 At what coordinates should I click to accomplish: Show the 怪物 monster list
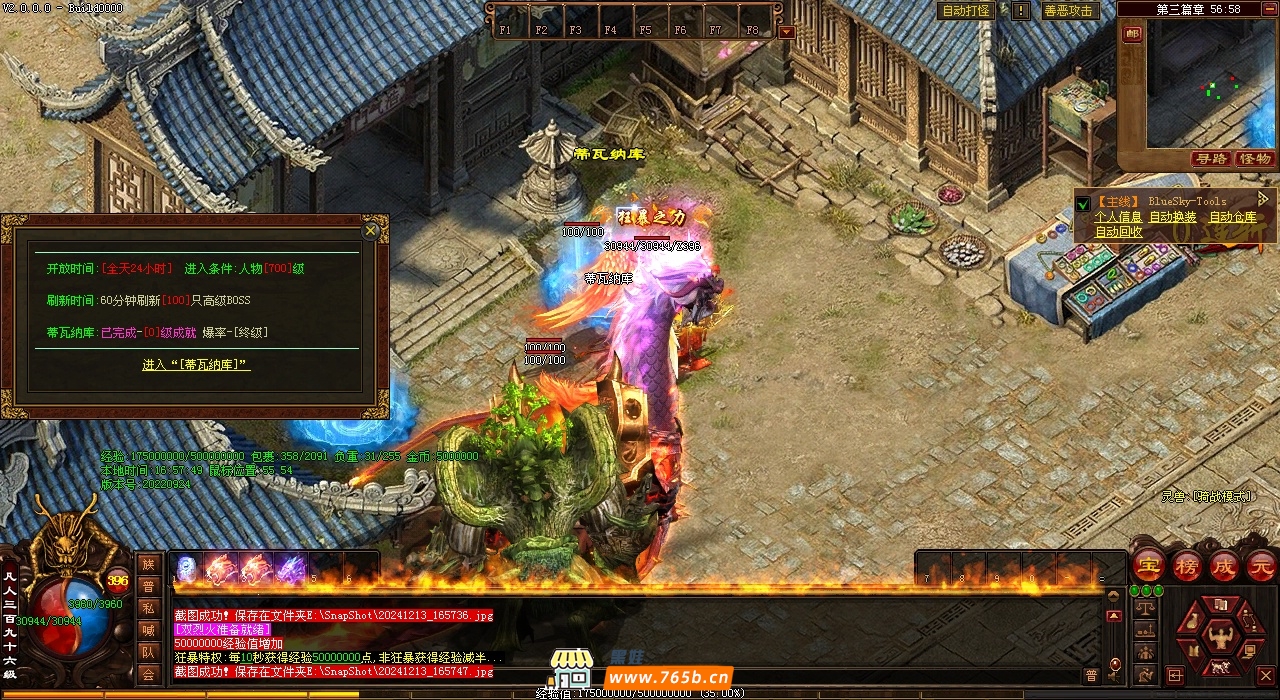(x=1254, y=159)
